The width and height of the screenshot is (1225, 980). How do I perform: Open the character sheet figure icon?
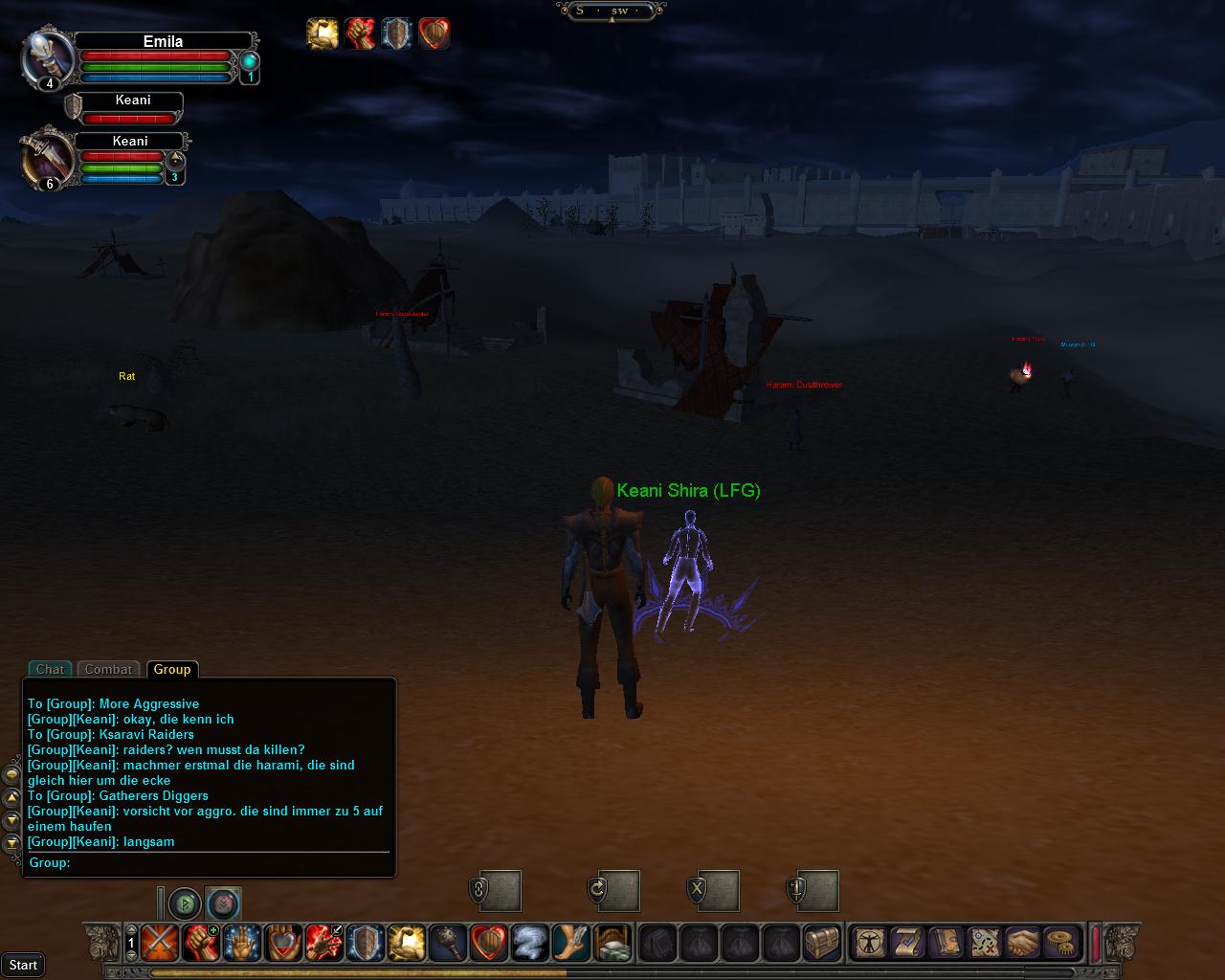[870, 943]
